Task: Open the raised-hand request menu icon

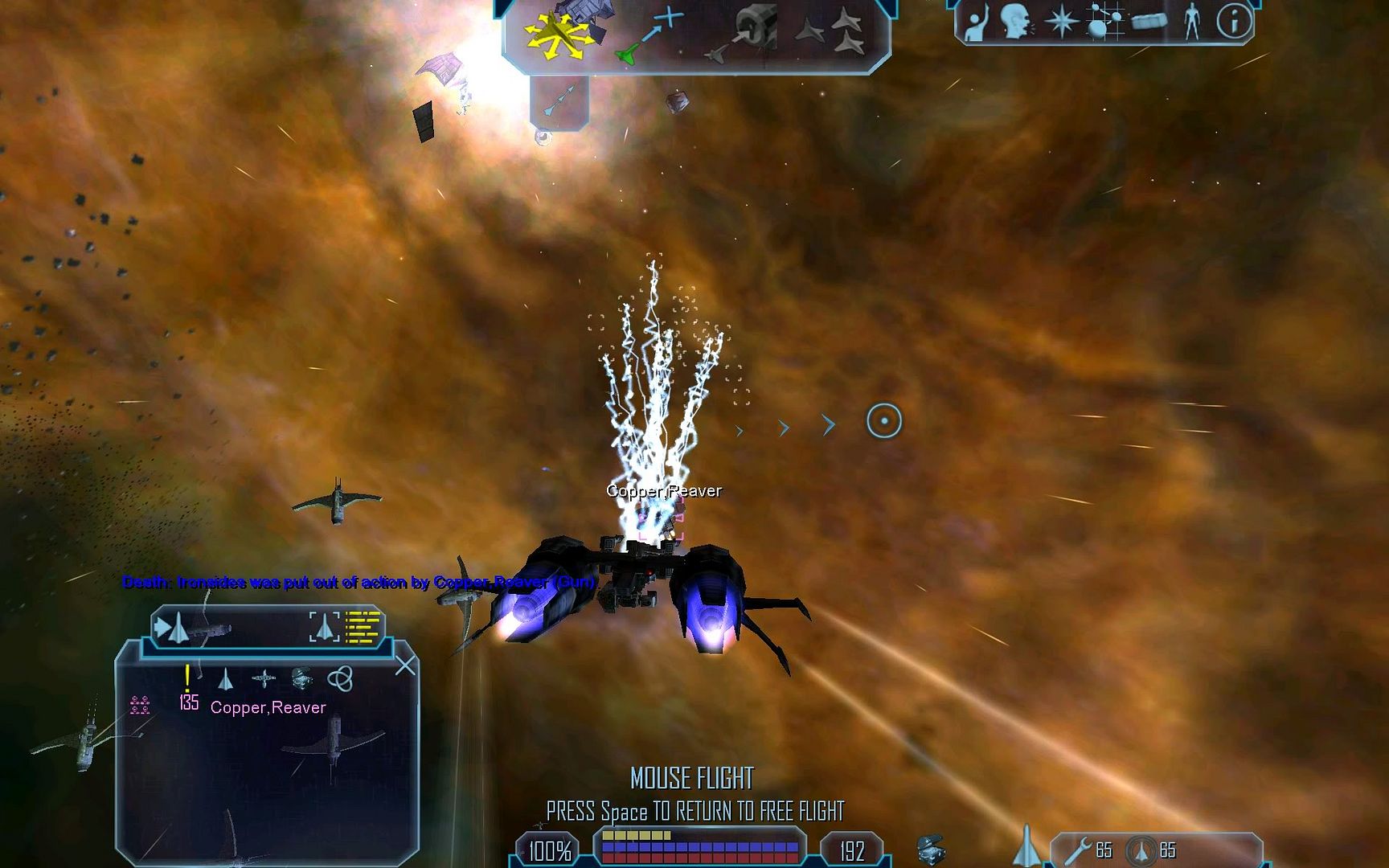Action: click(x=976, y=22)
